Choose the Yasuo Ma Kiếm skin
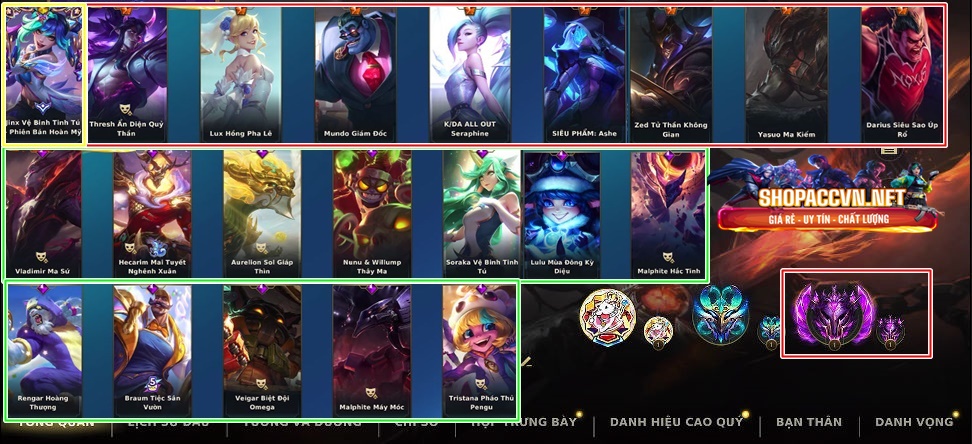Viewport: 972px width, 444px height. tap(786, 75)
